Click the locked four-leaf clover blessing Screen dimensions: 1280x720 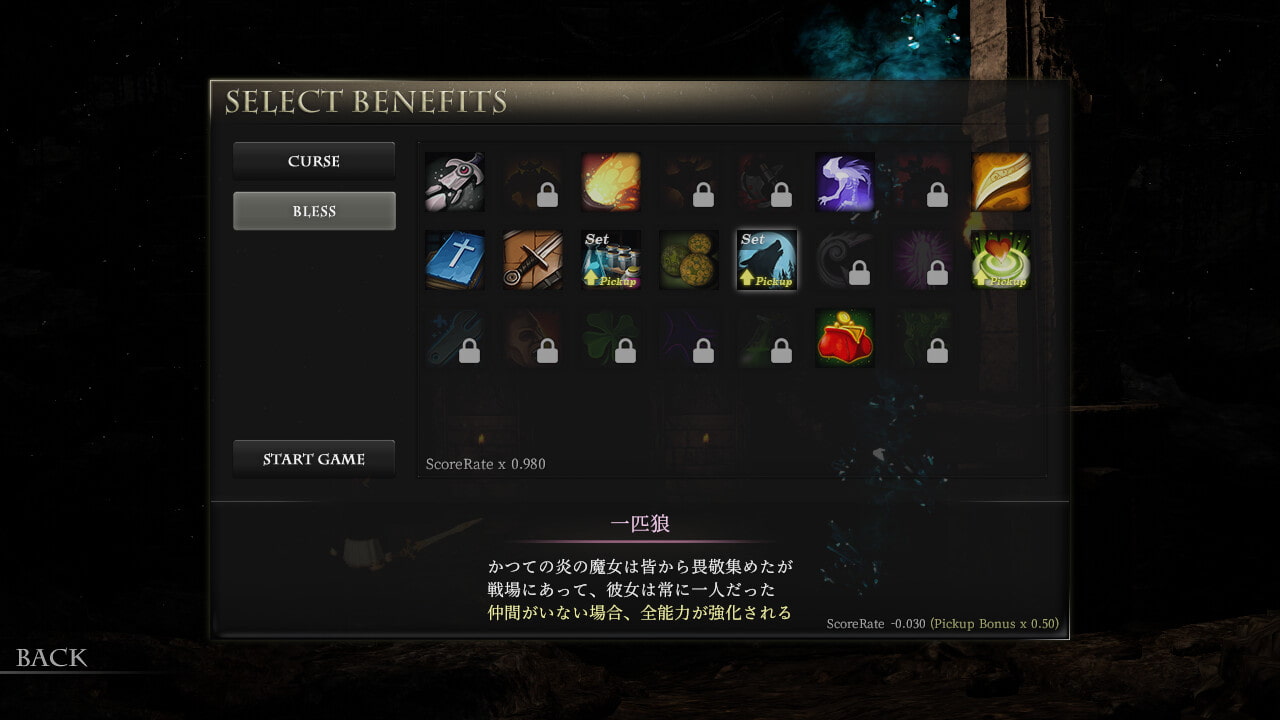click(x=611, y=338)
